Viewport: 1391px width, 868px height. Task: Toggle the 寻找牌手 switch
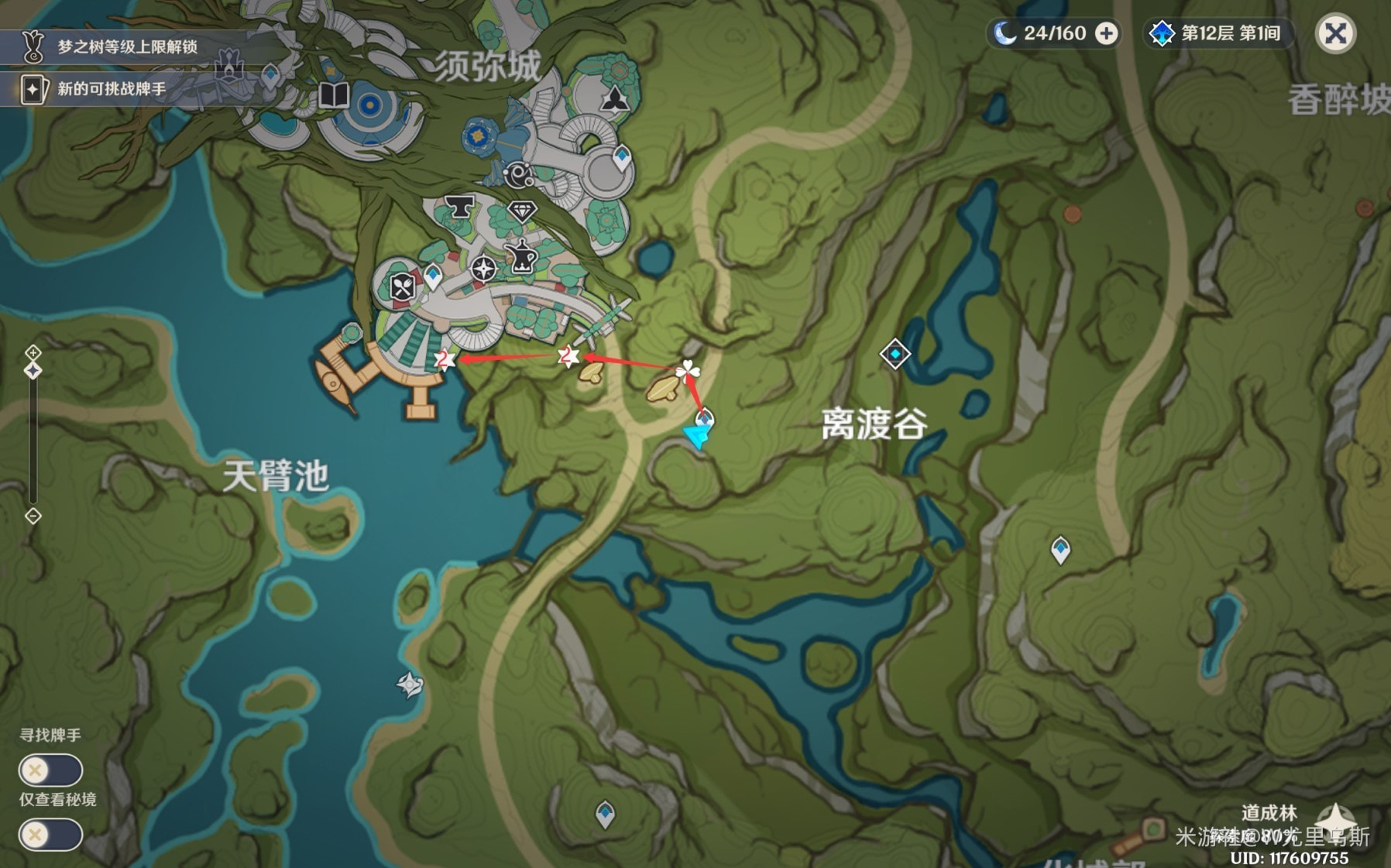pos(50,770)
